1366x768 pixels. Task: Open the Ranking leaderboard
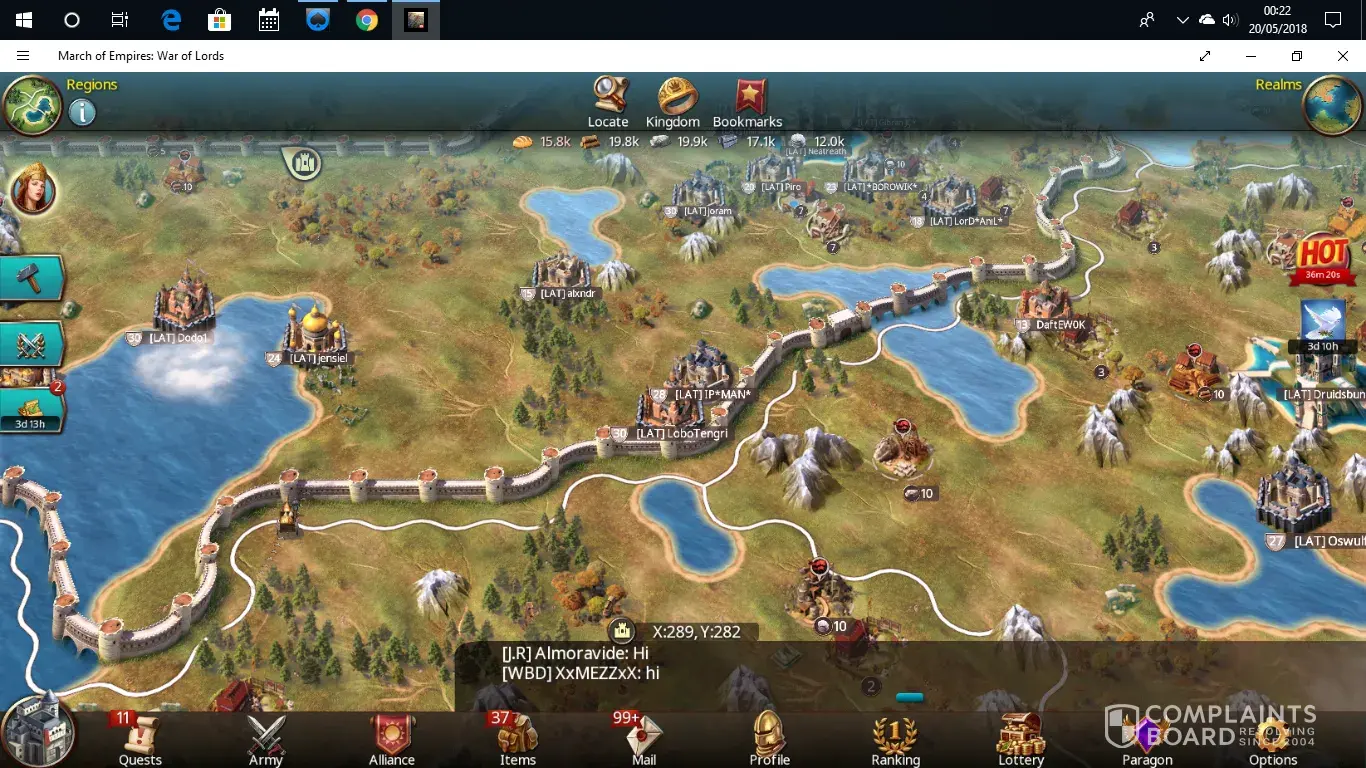[895, 739]
